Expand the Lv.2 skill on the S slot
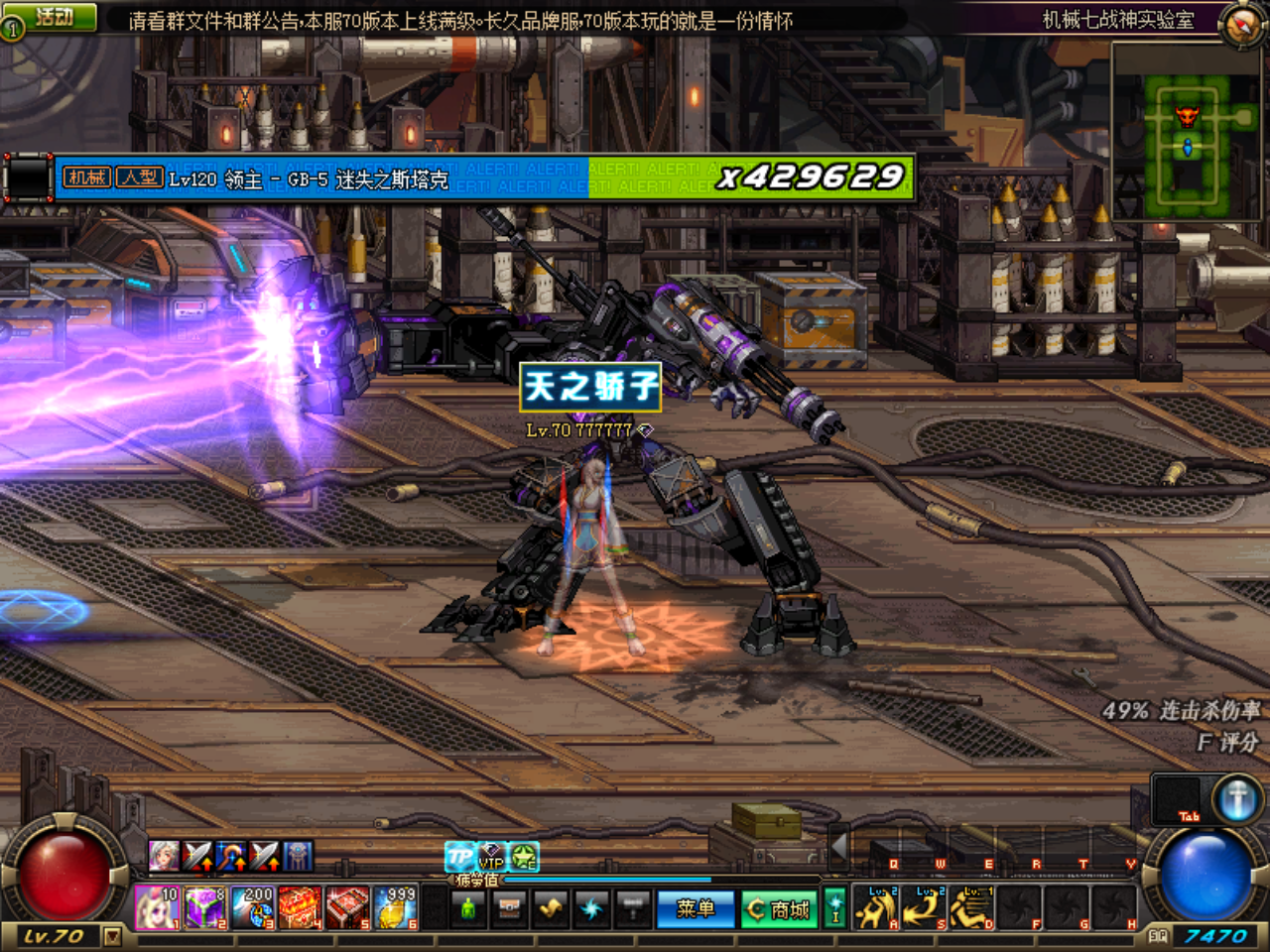 tap(923, 908)
